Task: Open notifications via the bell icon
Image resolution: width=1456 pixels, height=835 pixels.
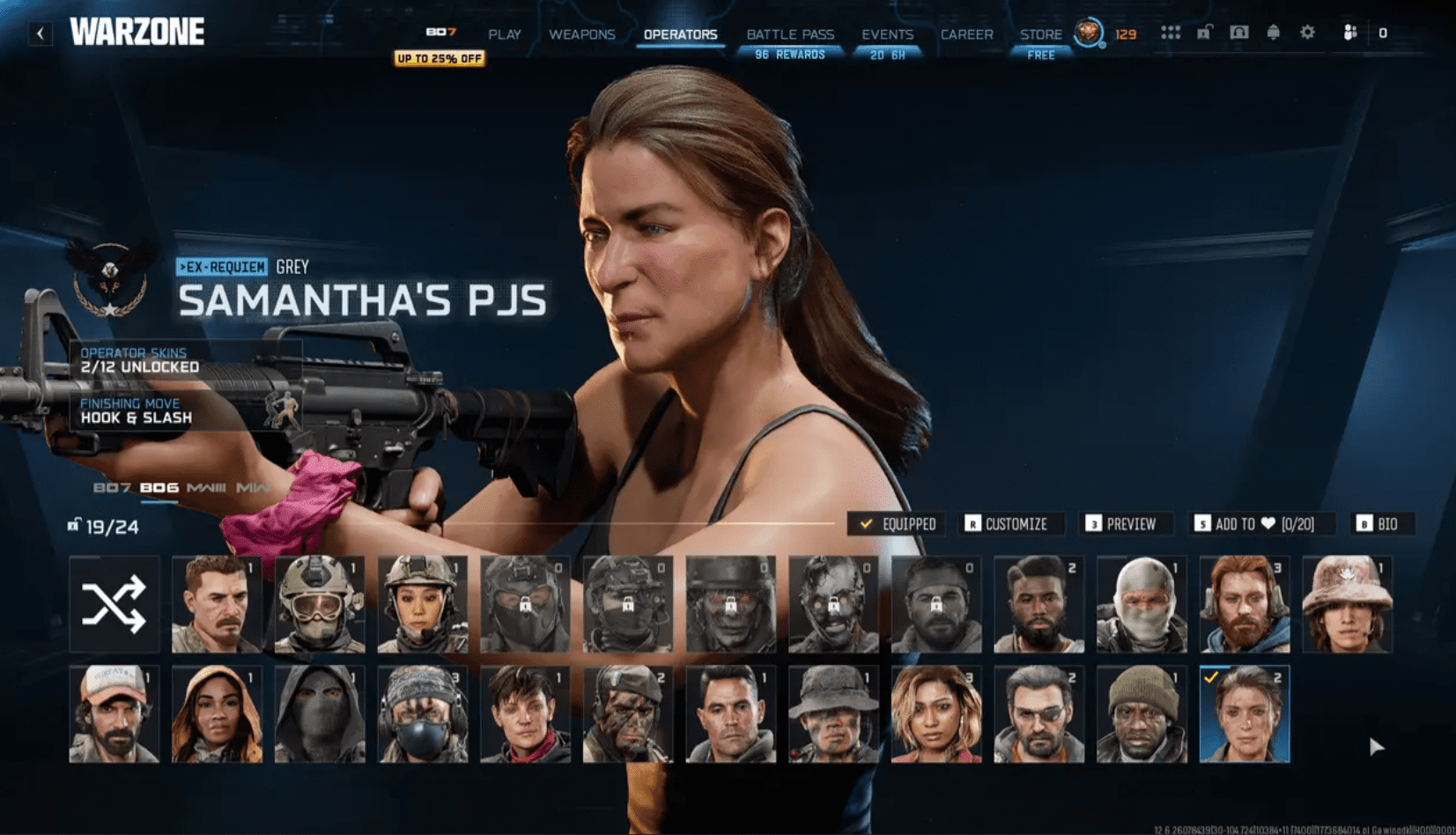Action: (x=1272, y=32)
